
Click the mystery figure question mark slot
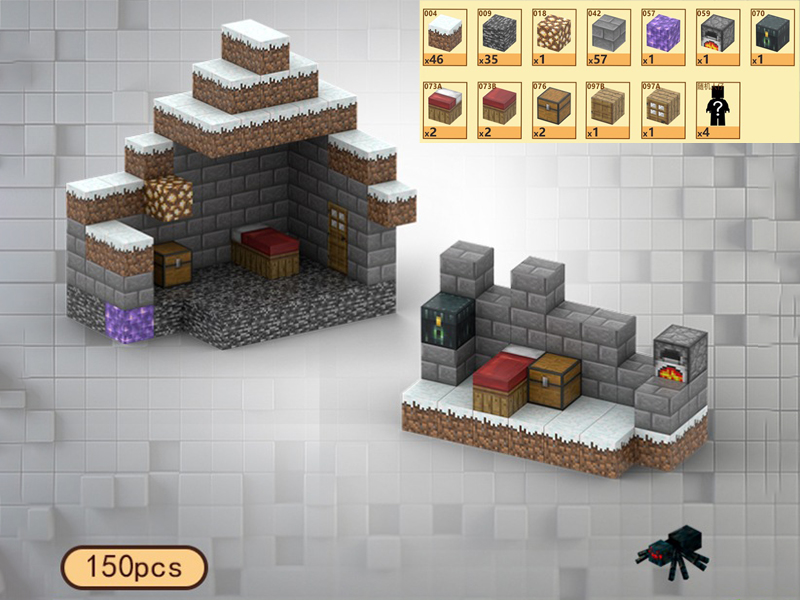tap(716, 108)
